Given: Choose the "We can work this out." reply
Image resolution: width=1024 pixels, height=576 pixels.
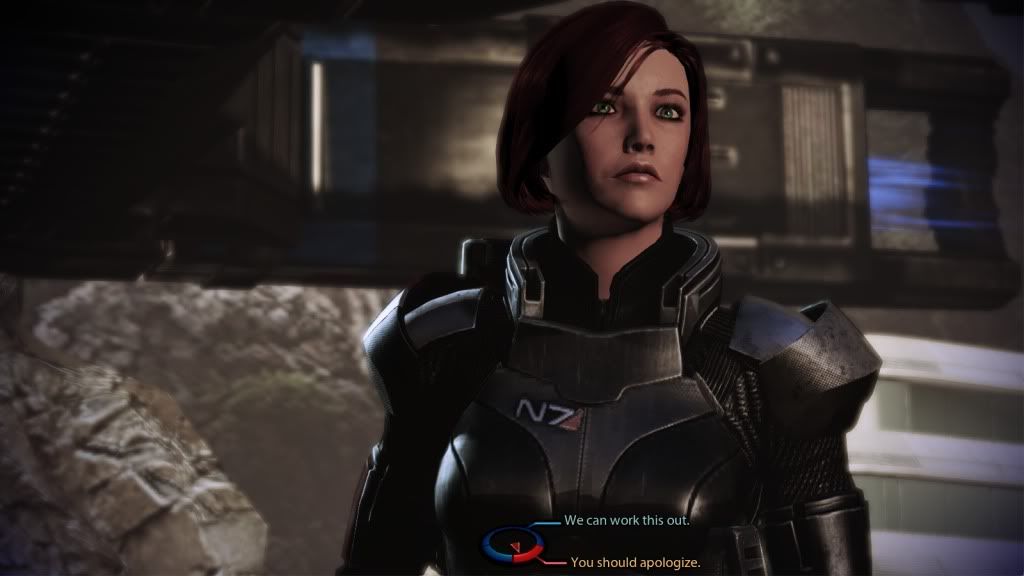Looking at the screenshot, I should click(628, 521).
